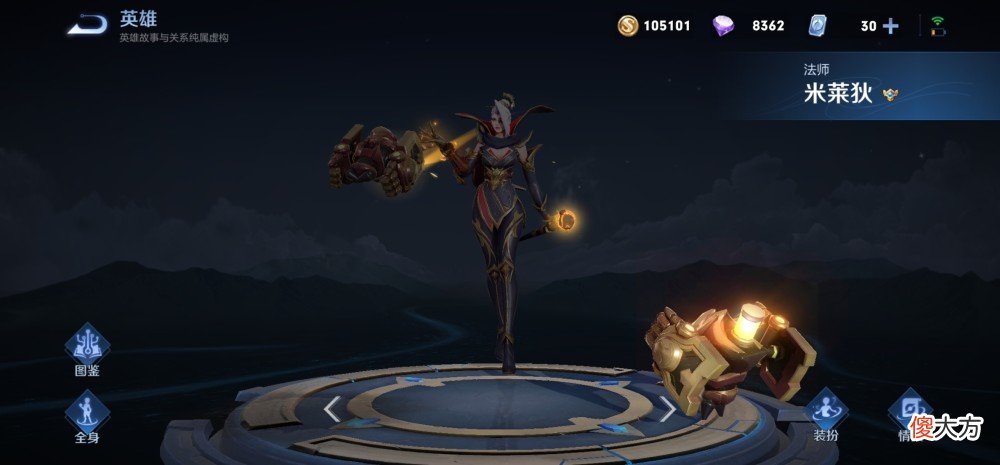Switch to the next hero with right arrow

coord(667,408)
